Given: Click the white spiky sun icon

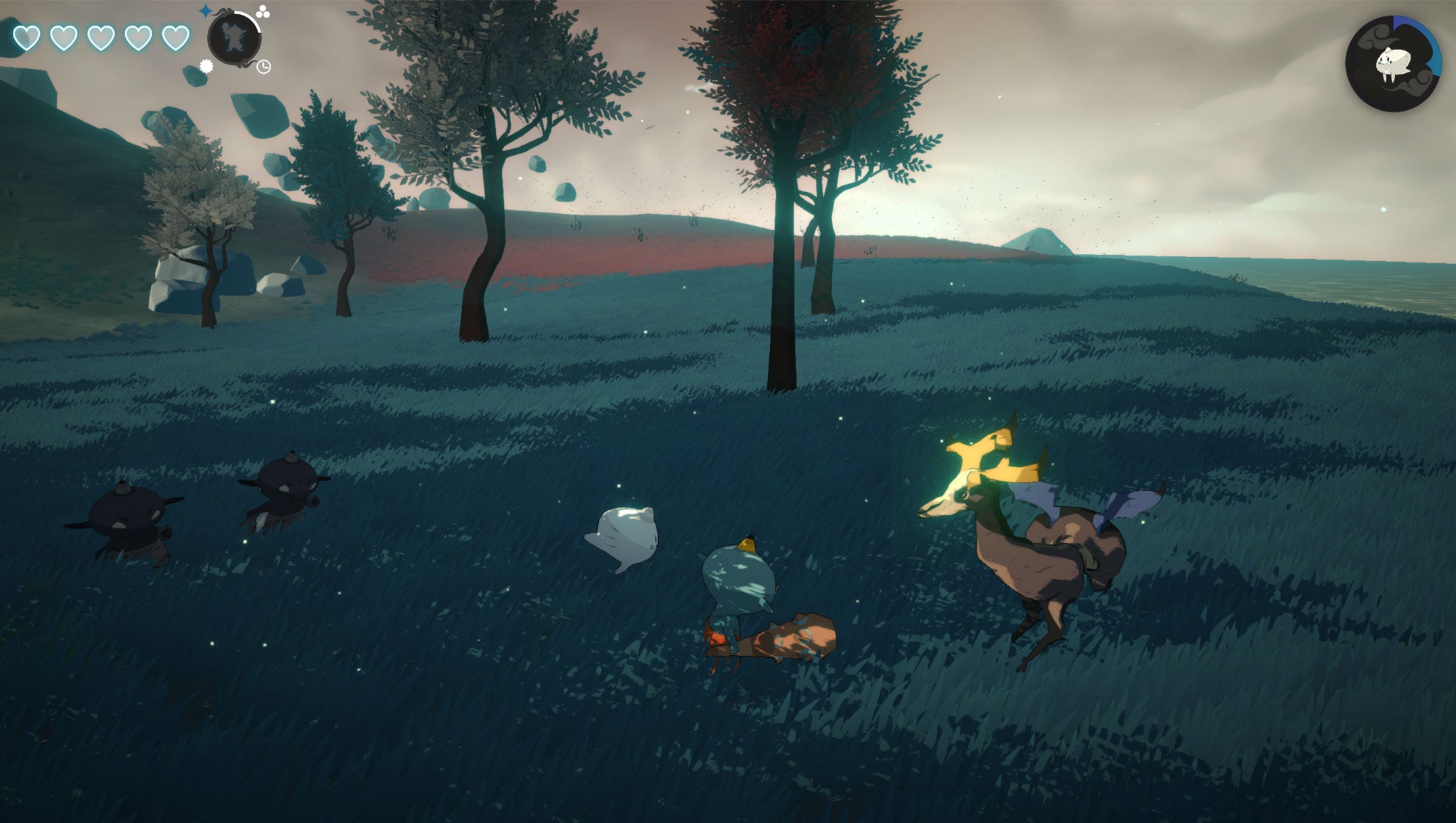Looking at the screenshot, I should tap(206, 66).
